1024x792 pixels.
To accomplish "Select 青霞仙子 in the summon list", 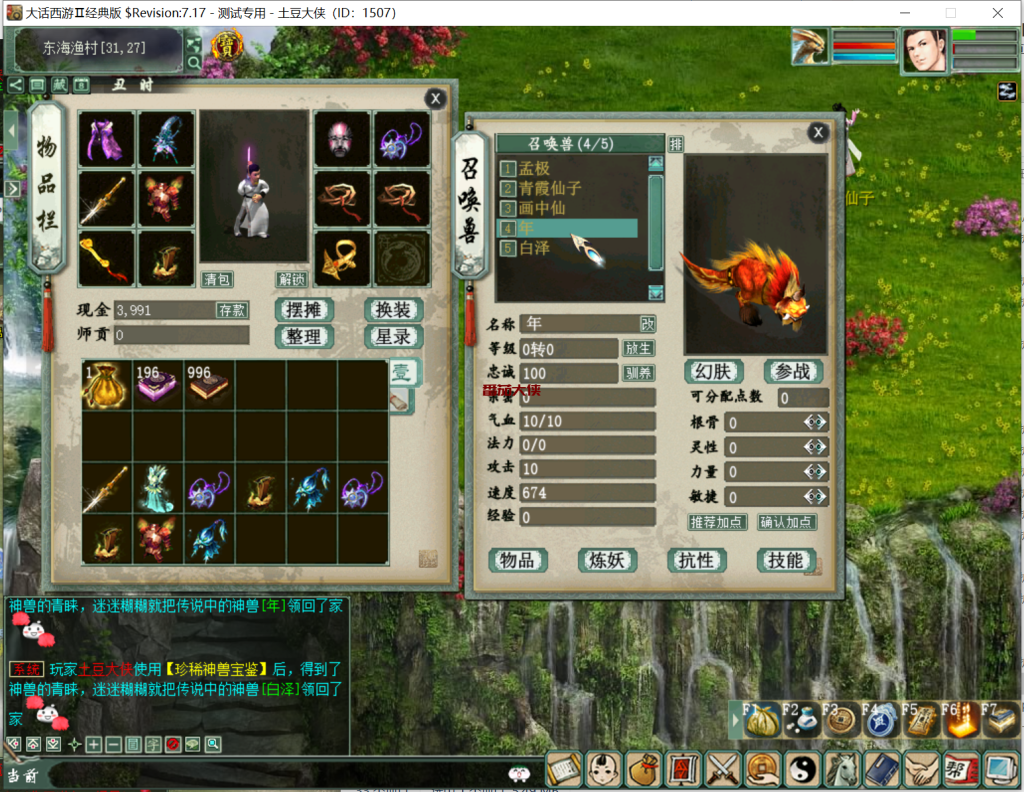I will pyautogui.click(x=549, y=188).
